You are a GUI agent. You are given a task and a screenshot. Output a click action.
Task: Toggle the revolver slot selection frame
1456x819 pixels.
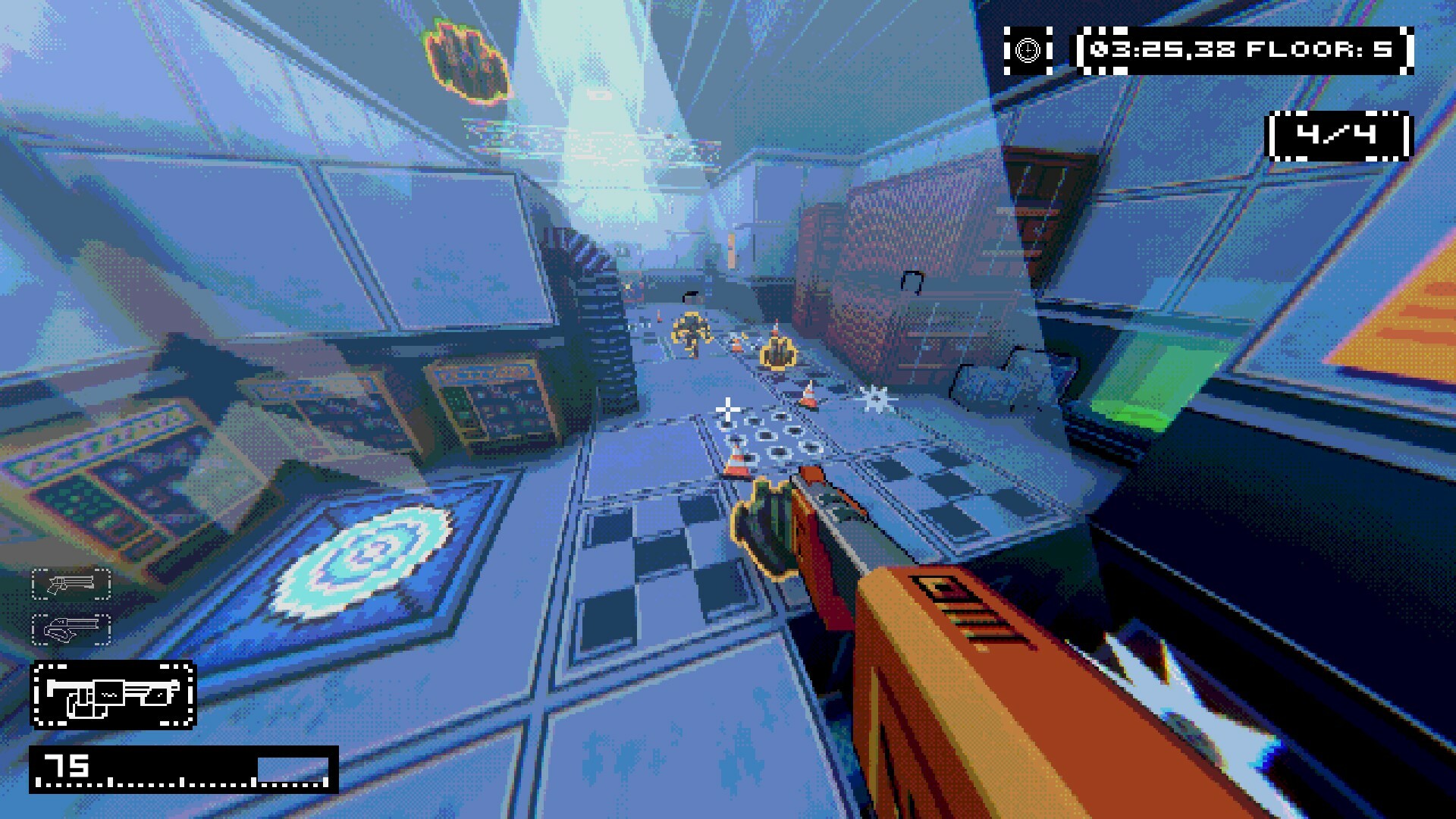click(70, 585)
